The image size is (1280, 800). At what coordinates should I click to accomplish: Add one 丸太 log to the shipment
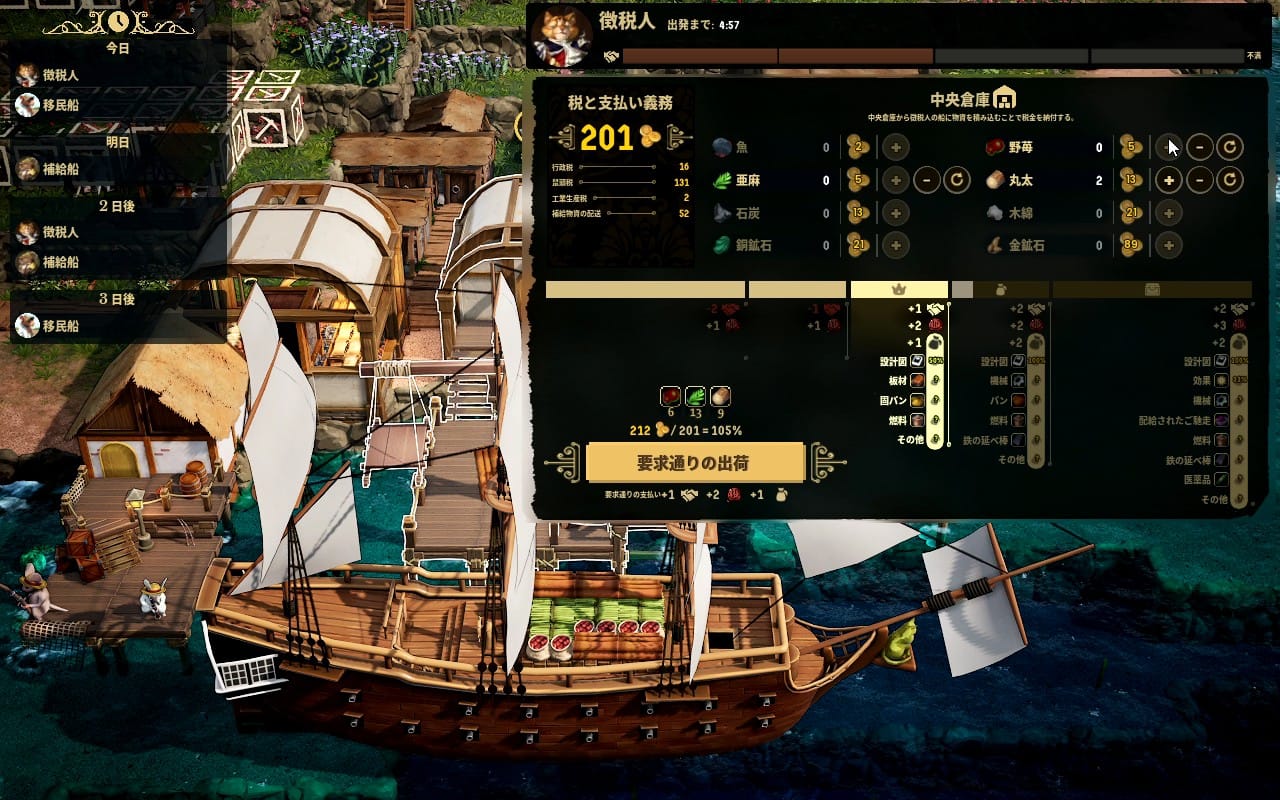(x=1168, y=181)
